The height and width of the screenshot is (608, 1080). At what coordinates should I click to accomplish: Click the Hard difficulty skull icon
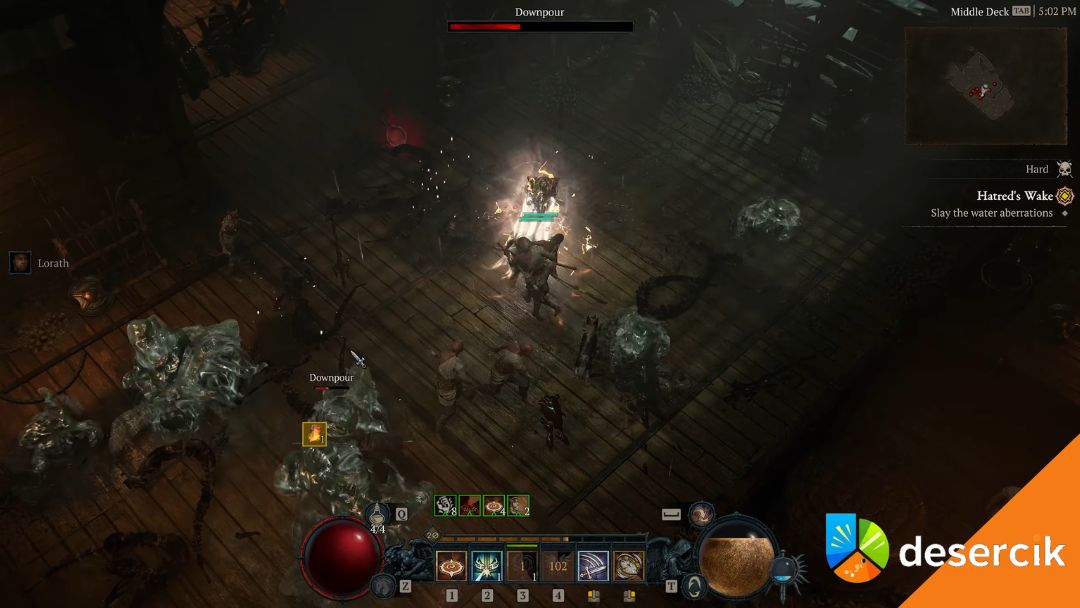click(1064, 170)
